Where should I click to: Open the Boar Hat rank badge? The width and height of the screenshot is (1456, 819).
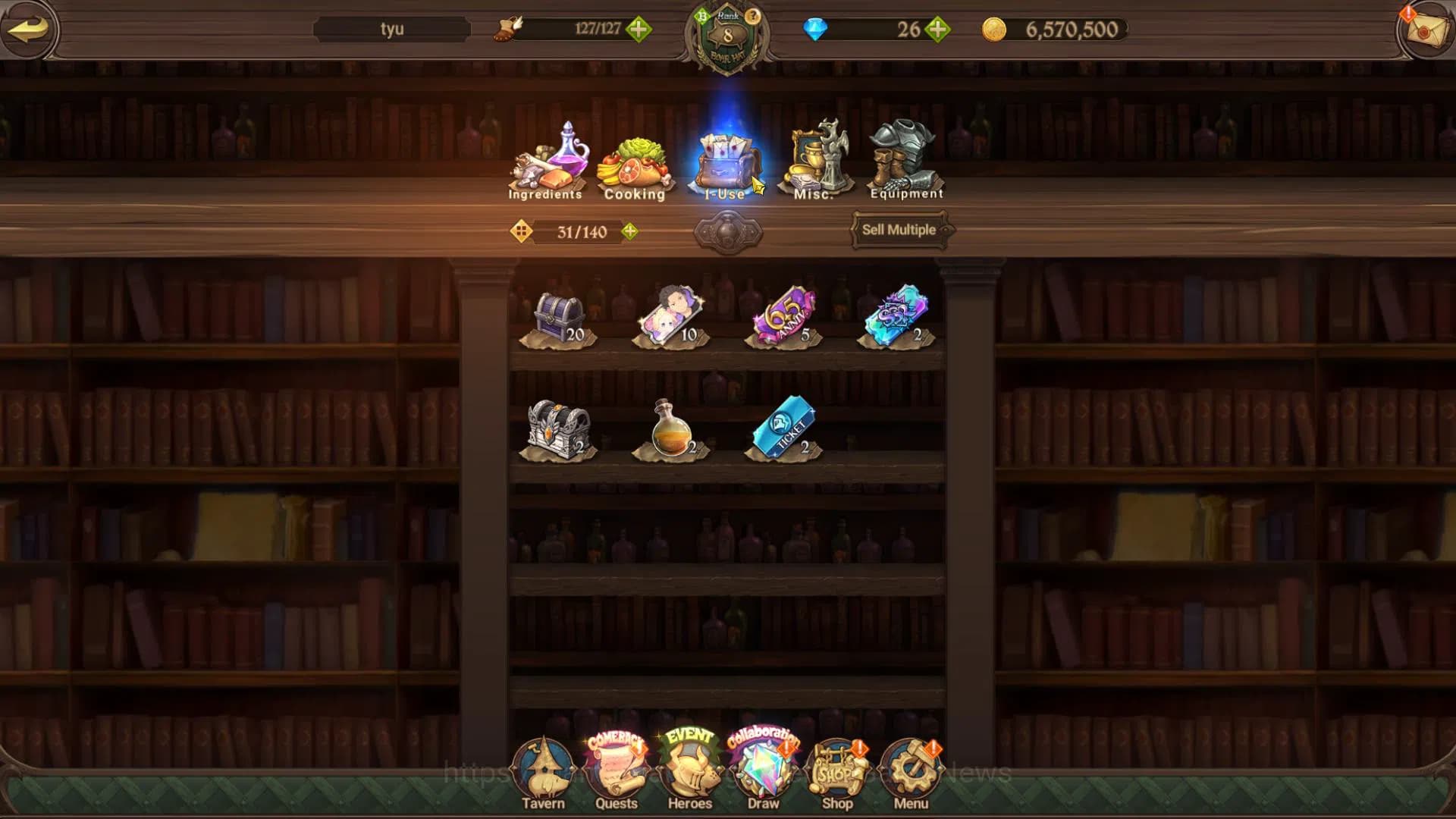(x=727, y=38)
